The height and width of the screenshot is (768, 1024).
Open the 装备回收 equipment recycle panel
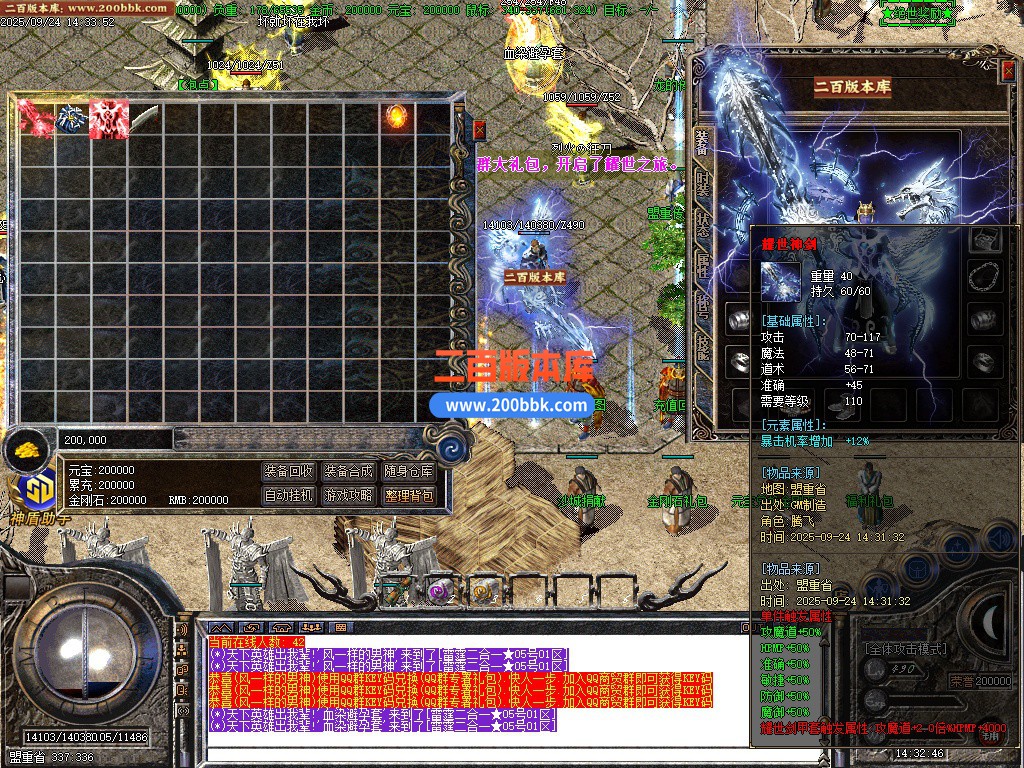[x=289, y=471]
